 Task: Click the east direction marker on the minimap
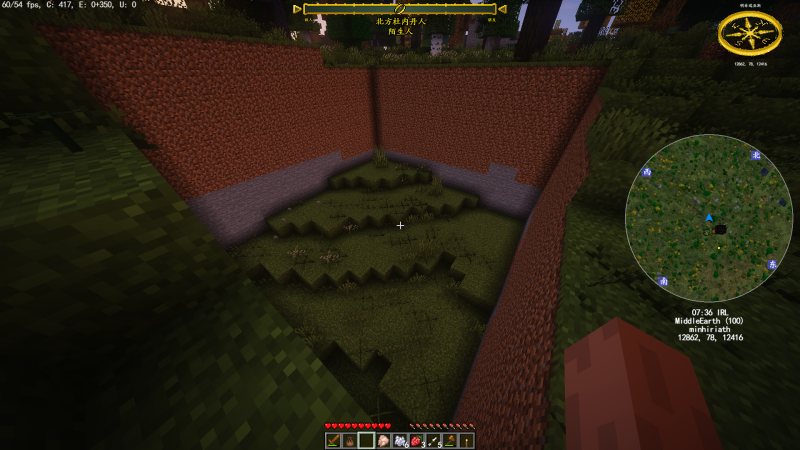click(x=772, y=264)
